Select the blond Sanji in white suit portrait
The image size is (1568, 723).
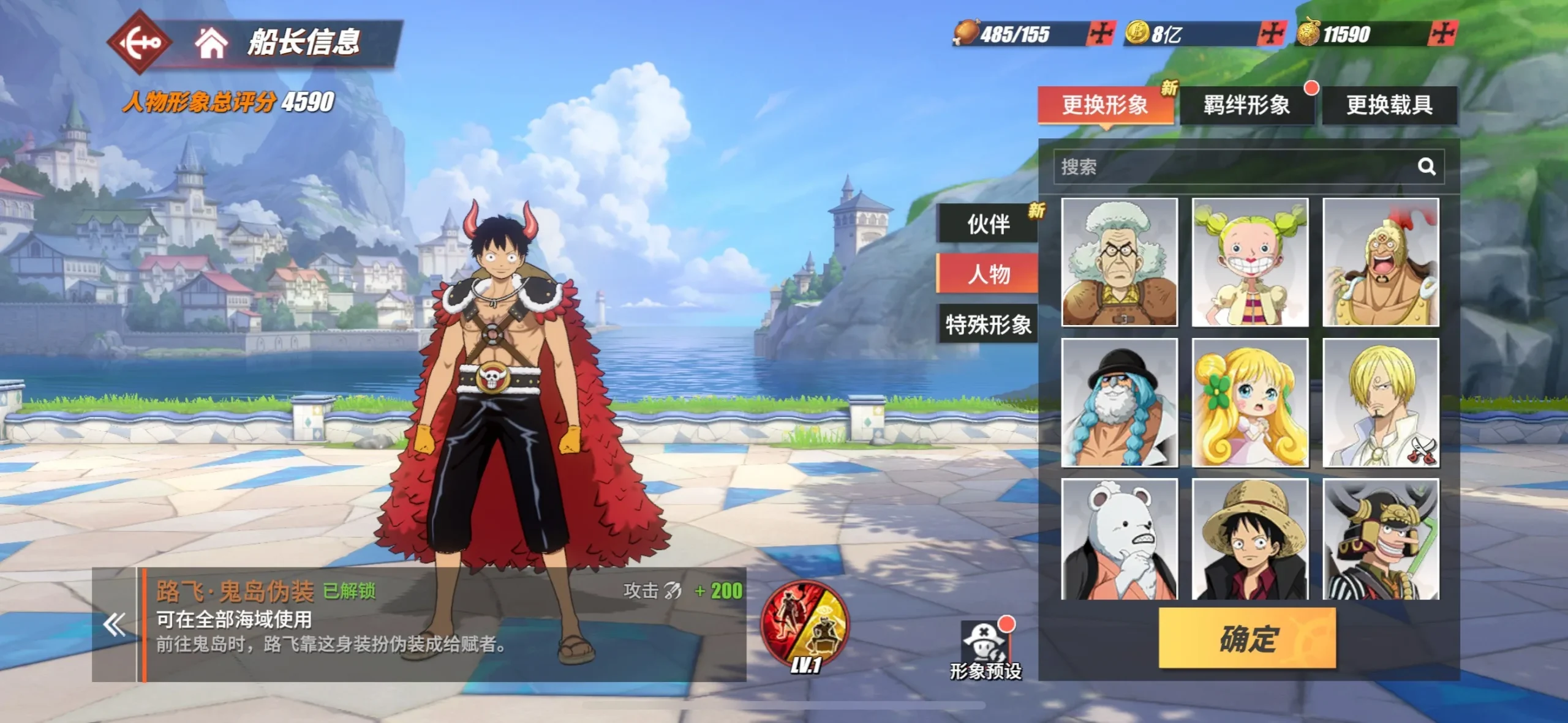pos(1381,403)
